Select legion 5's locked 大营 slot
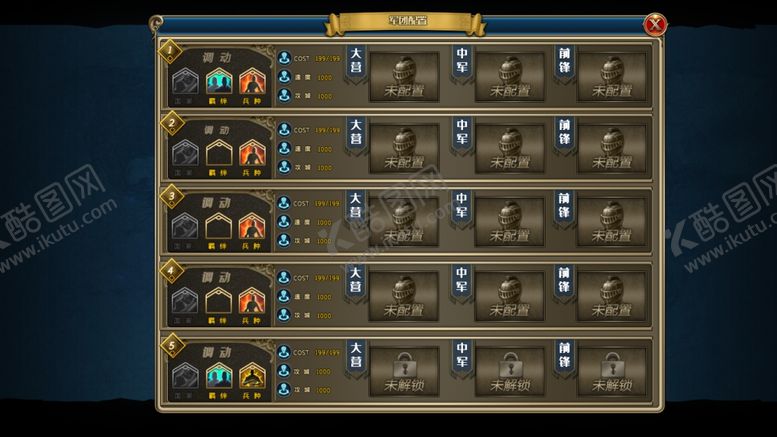The image size is (777, 437). click(x=404, y=371)
